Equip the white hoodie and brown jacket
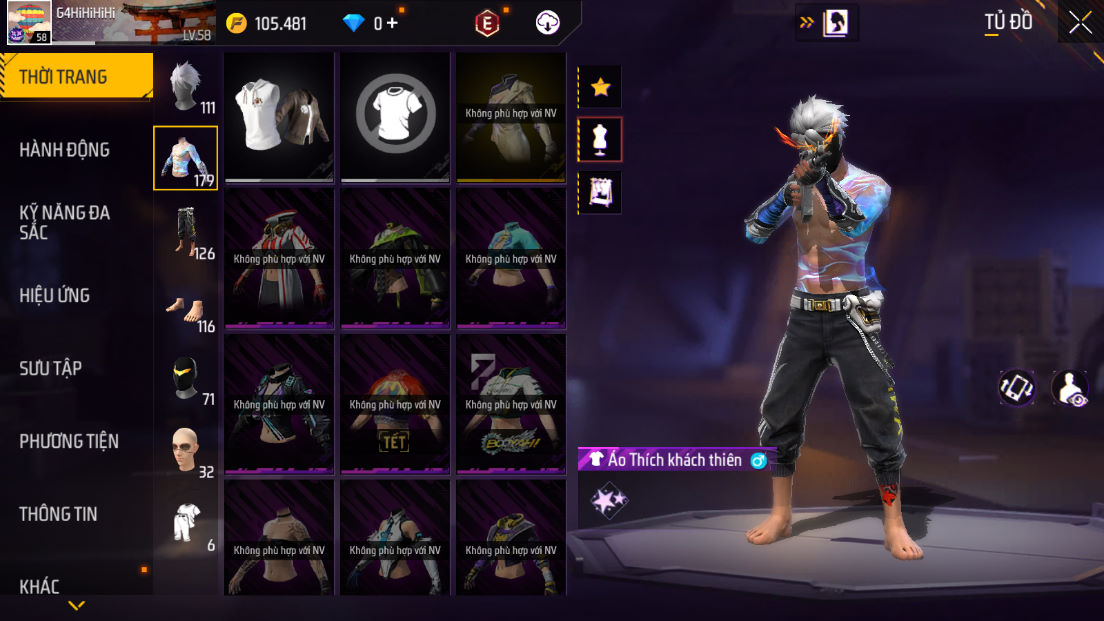The height and width of the screenshot is (621, 1104). click(x=279, y=117)
